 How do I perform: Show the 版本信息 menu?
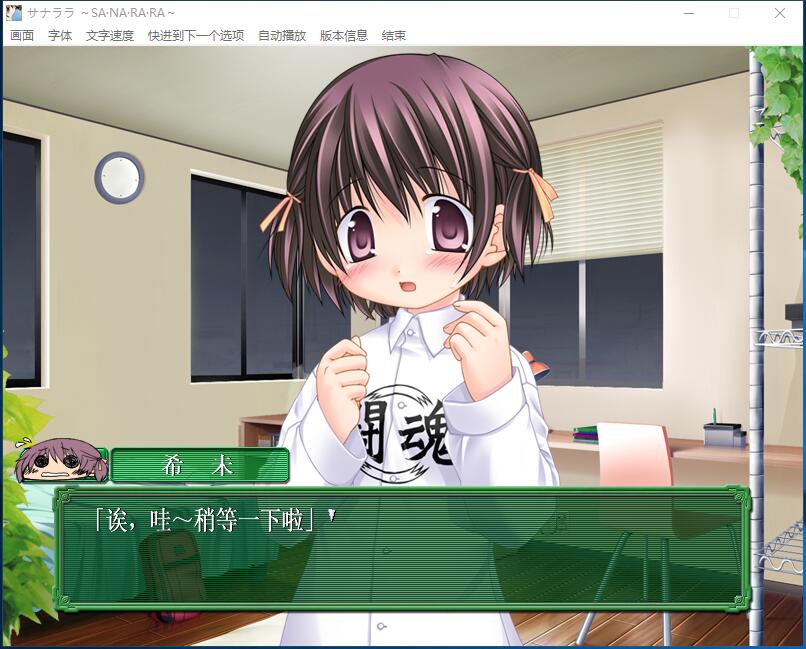click(x=344, y=36)
